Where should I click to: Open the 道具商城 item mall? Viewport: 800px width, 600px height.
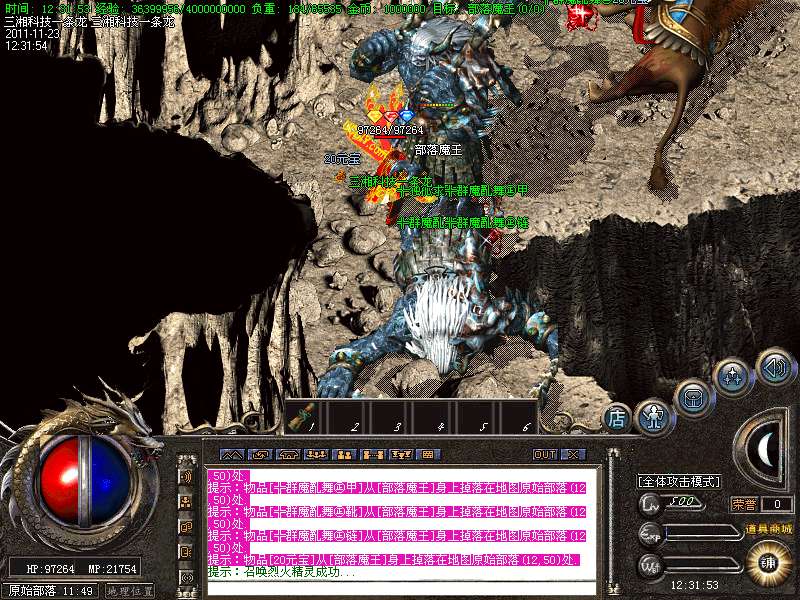pyautogui.click(x=768, y=529)
